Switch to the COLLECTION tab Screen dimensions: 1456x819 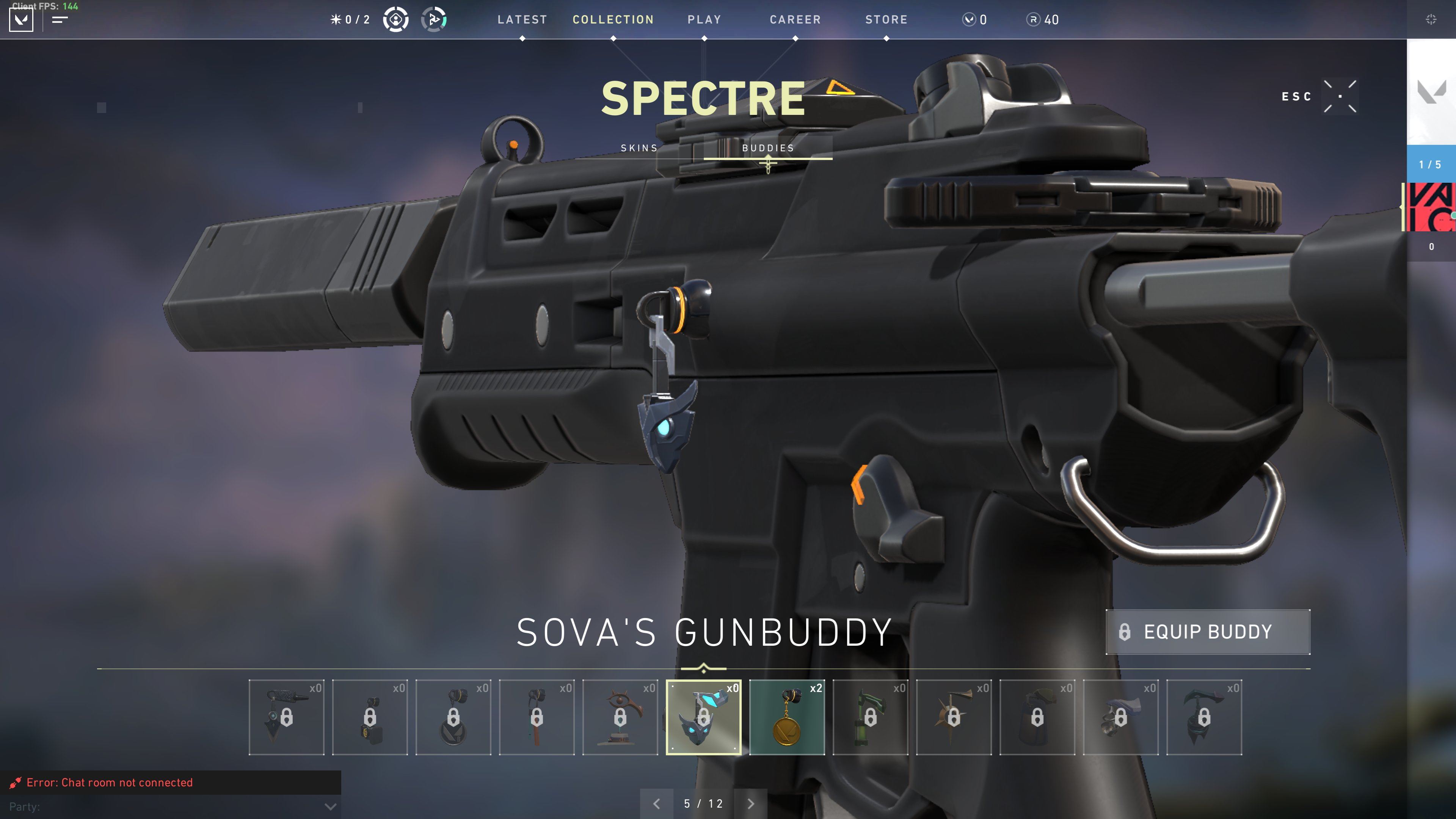pos(613,20)
